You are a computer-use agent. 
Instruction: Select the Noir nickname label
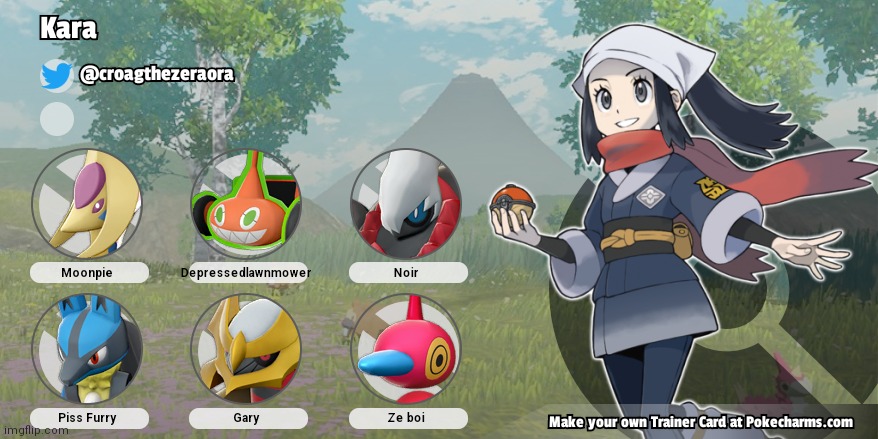(x=406, y=273)
